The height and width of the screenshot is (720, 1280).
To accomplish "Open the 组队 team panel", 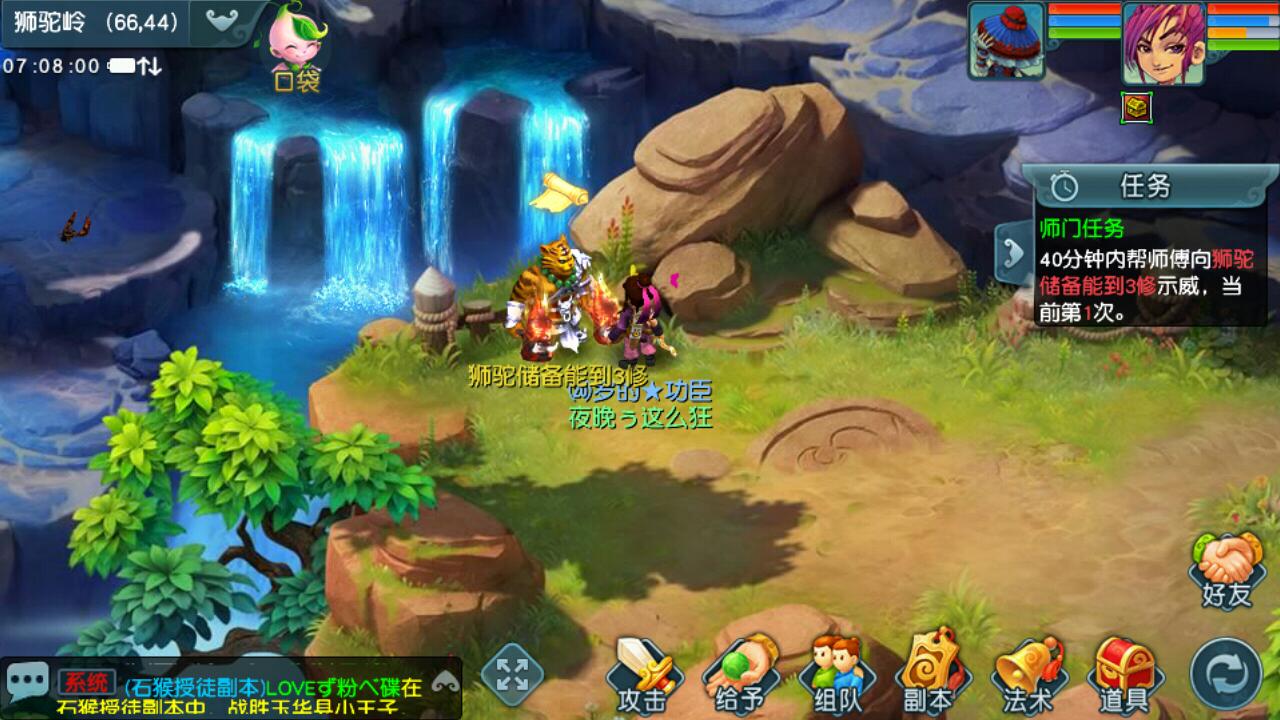I will (x=836, y=675).
